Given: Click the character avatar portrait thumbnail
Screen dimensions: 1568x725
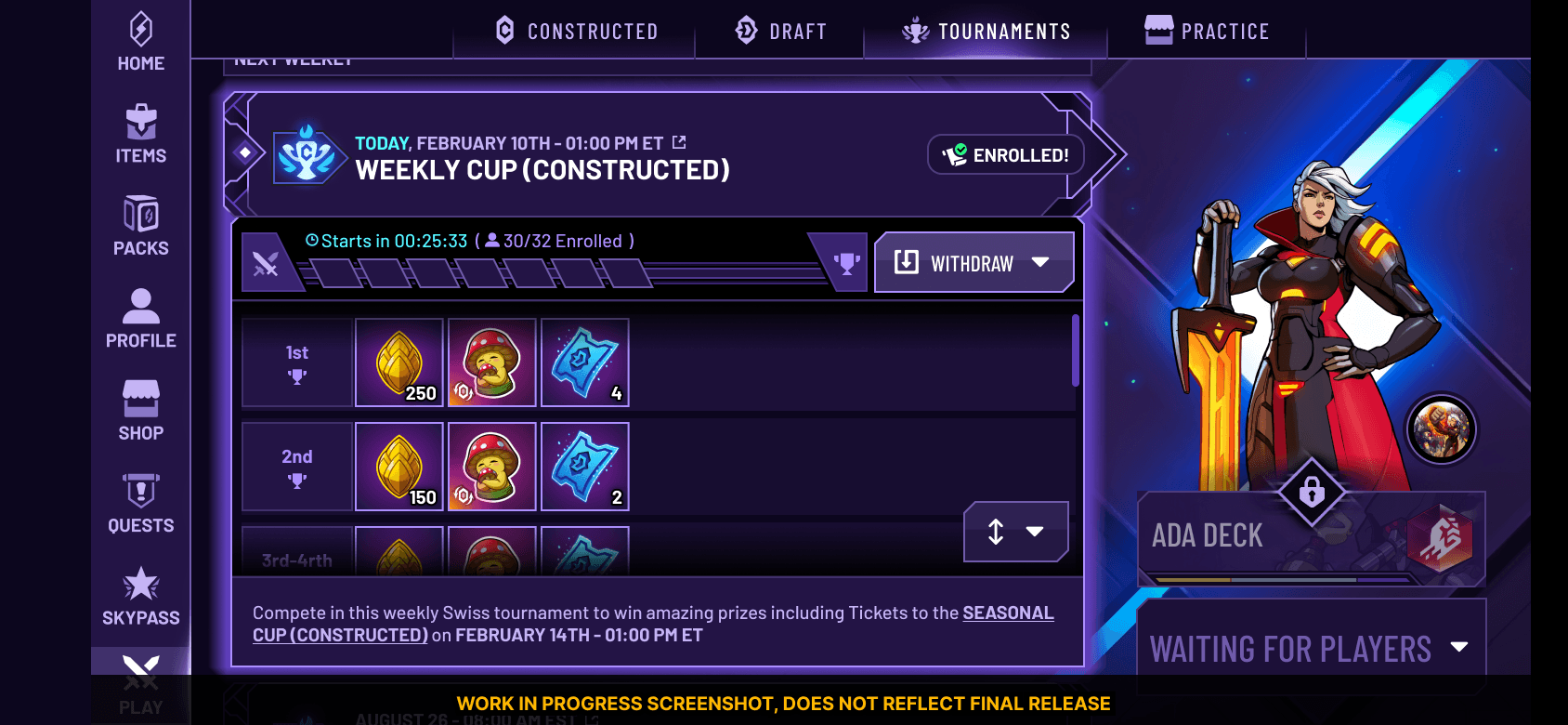Looking at the screenshot, I should click(x=1441, y=429).
